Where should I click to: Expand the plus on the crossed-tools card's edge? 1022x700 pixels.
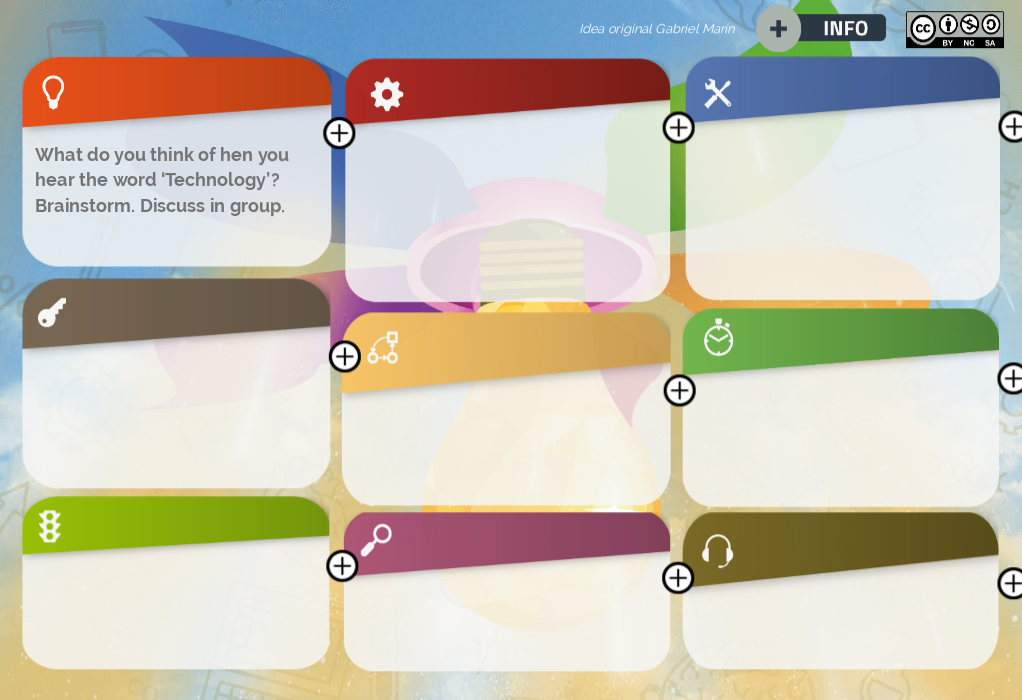point(1012,126)
